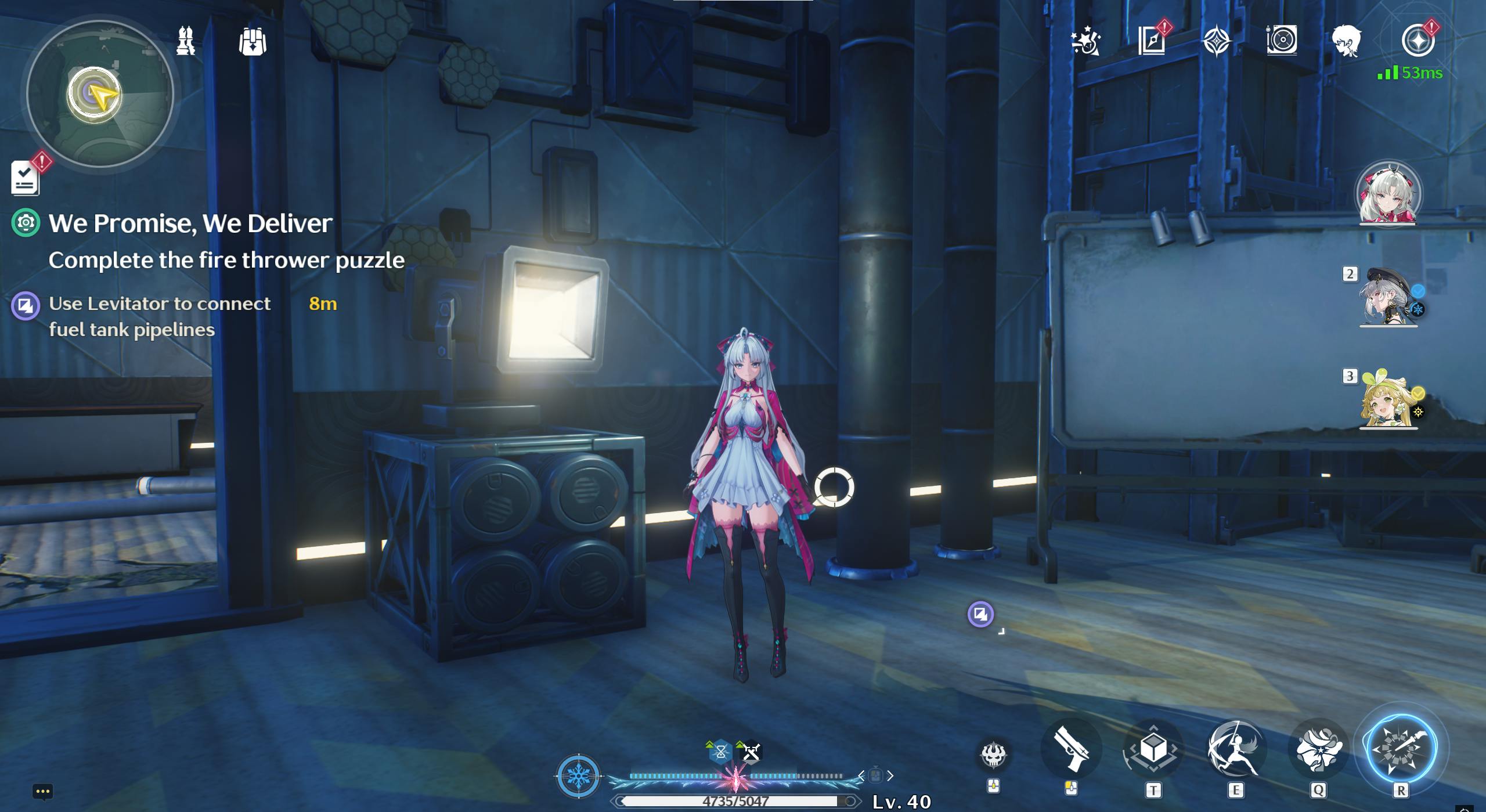Screen dimensions: 1486x812
Task: Use the pistol tool icon
Action: [x=1072, y=749]
